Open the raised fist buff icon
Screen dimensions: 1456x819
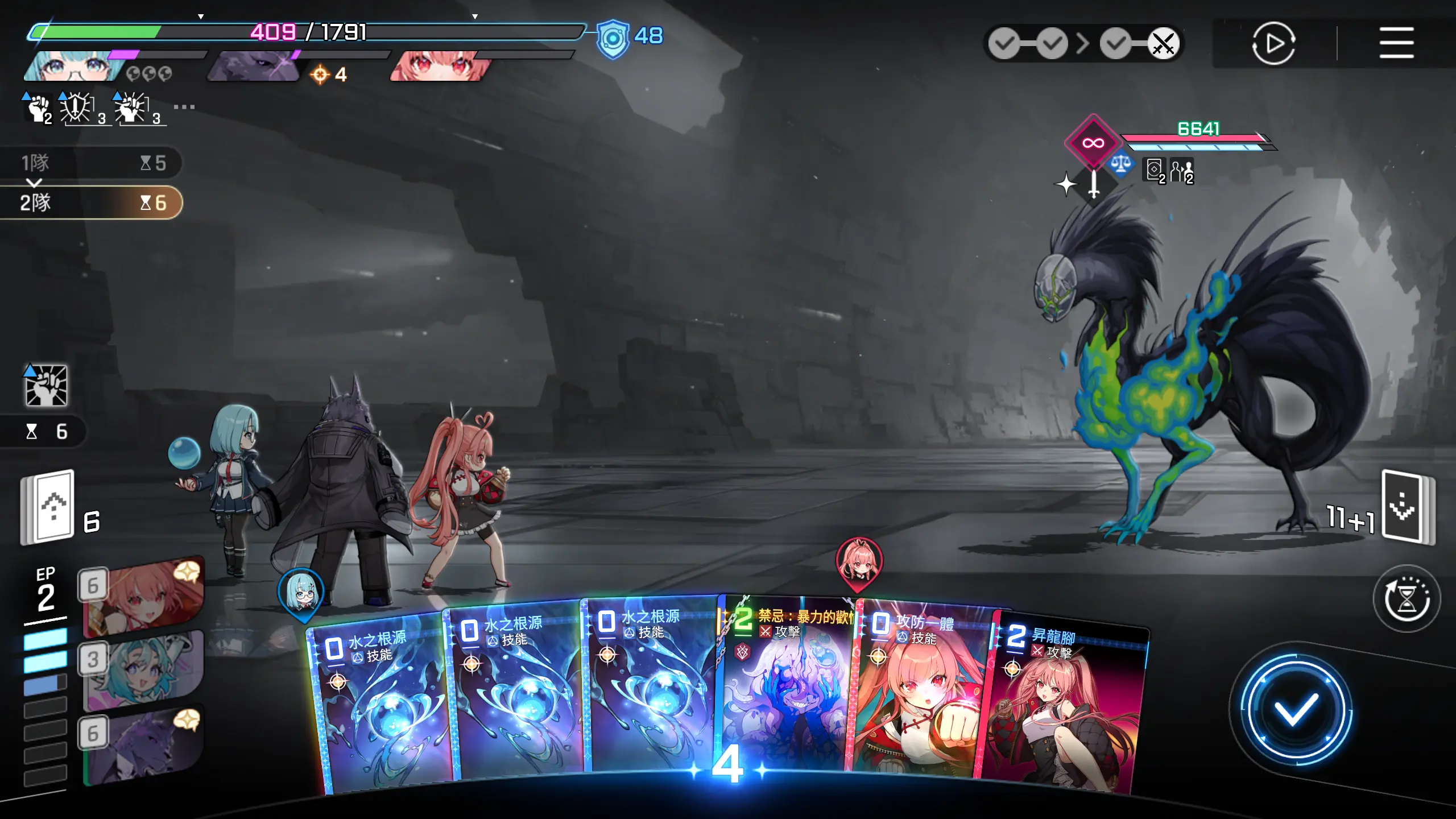(x=39, y=107)
